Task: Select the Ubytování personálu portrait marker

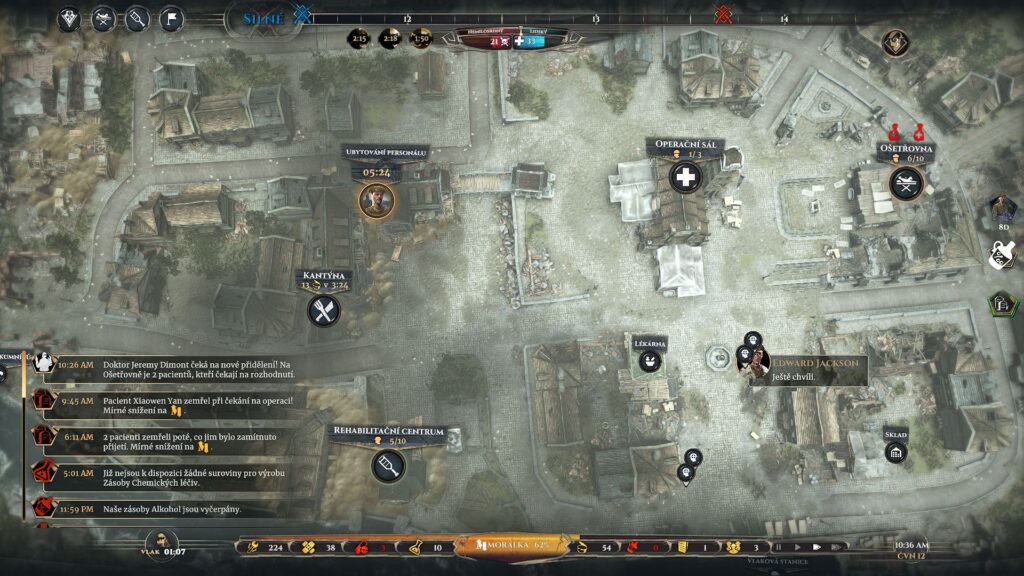Action: (x=377, y=200)
